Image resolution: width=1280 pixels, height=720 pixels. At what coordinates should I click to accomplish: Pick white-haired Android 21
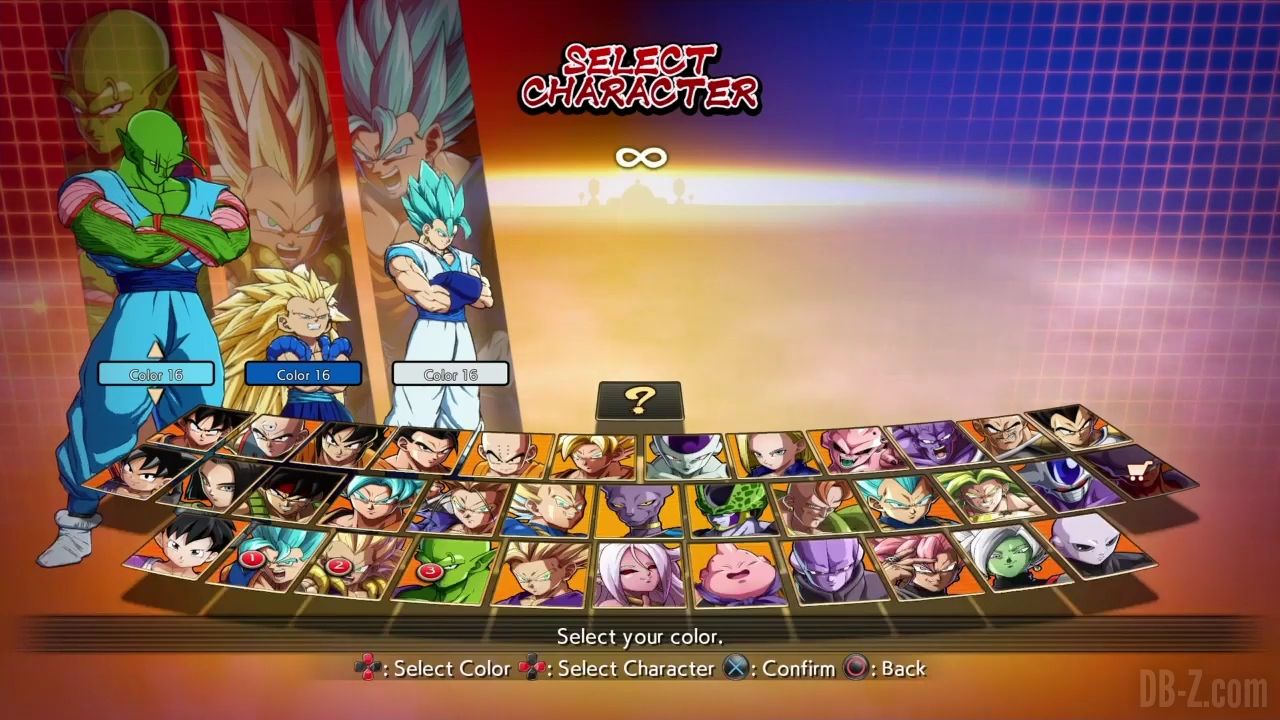[638, 574]
